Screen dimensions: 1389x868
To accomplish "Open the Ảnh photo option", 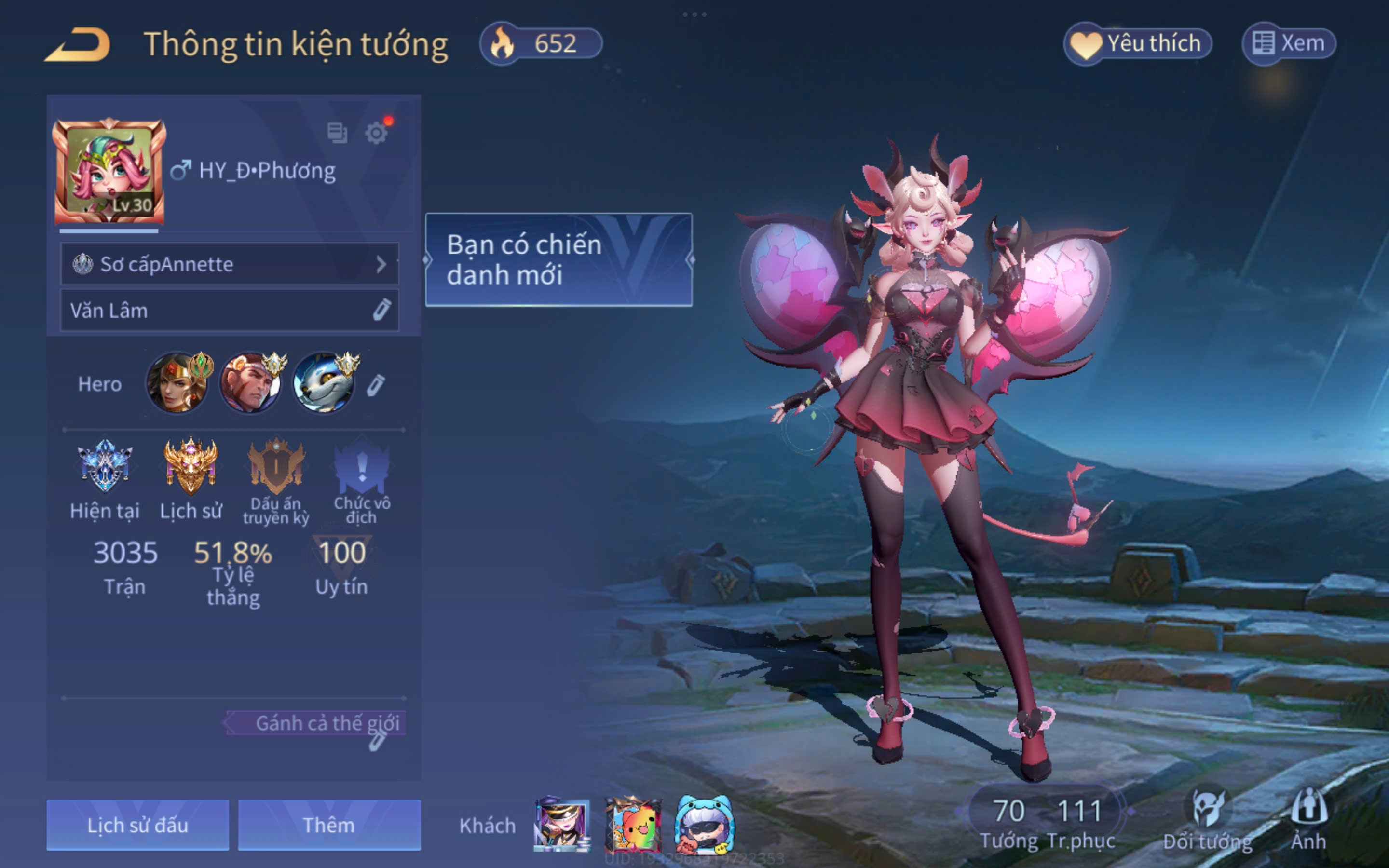I will pyautogui.click(x=1308, y=821).
